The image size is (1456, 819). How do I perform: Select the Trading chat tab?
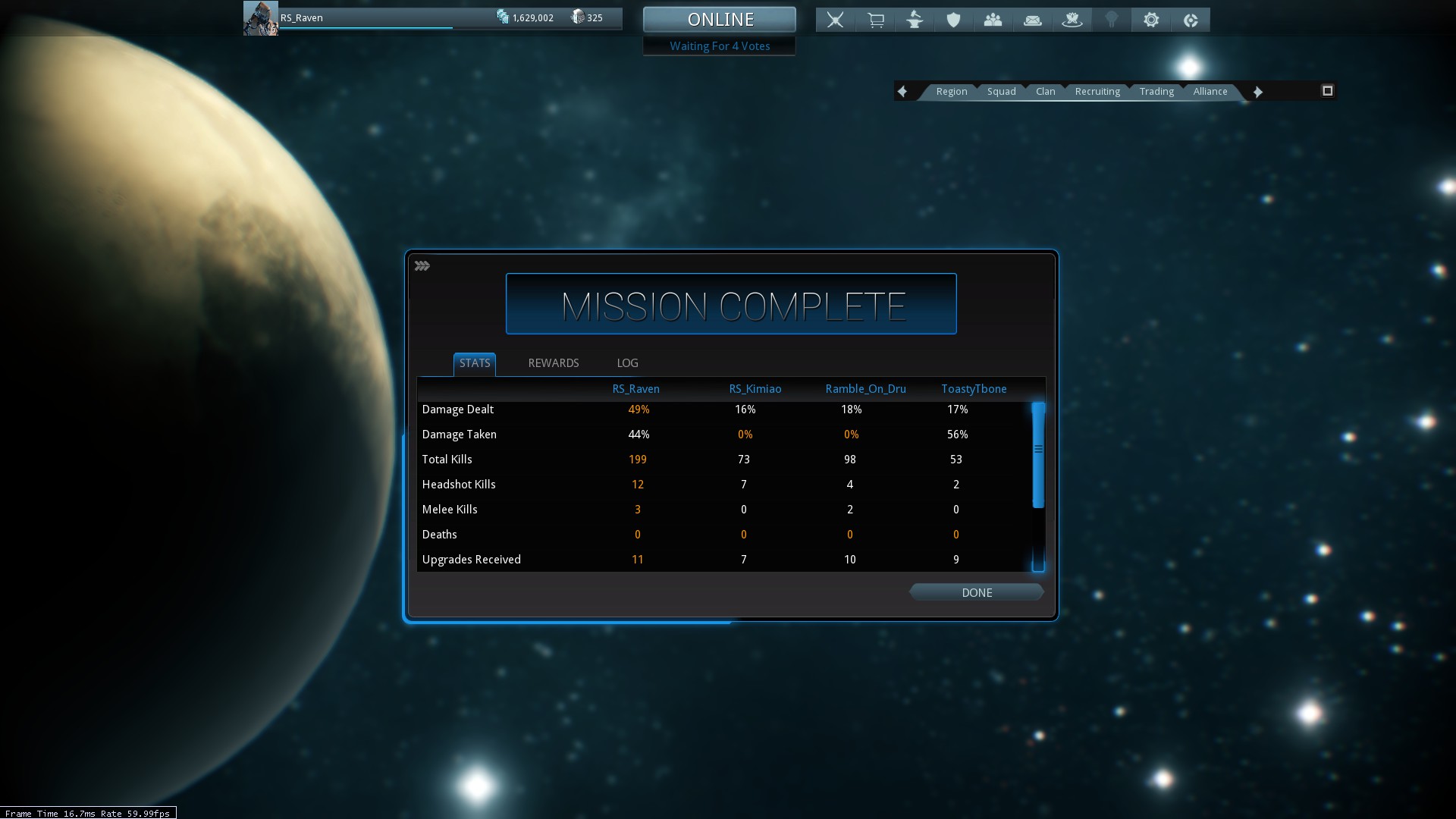tap(1156, 92)
